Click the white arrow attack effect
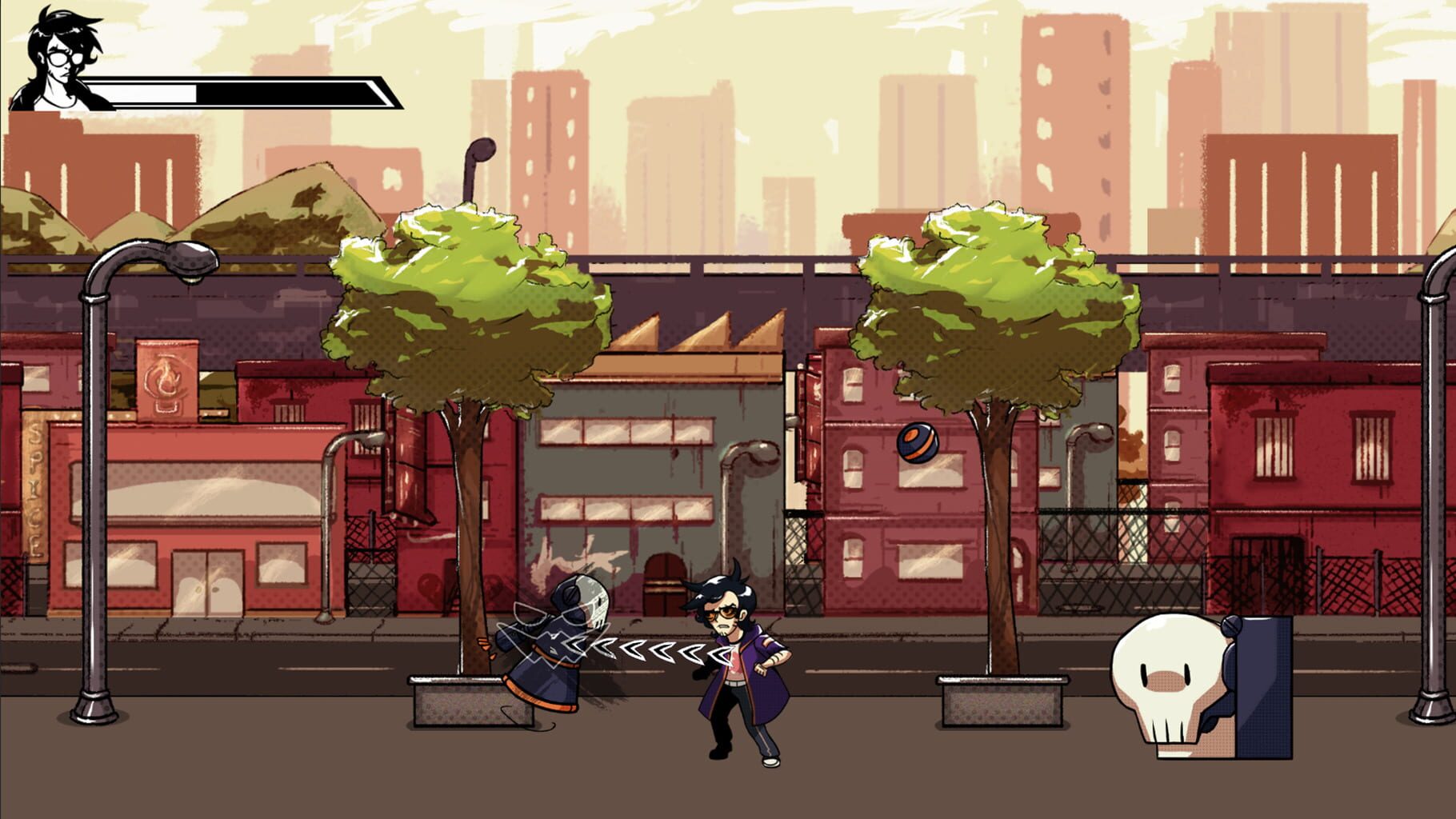Image resolution: width=1456 pixels, height=819 pixels. (x=640, y=649)
